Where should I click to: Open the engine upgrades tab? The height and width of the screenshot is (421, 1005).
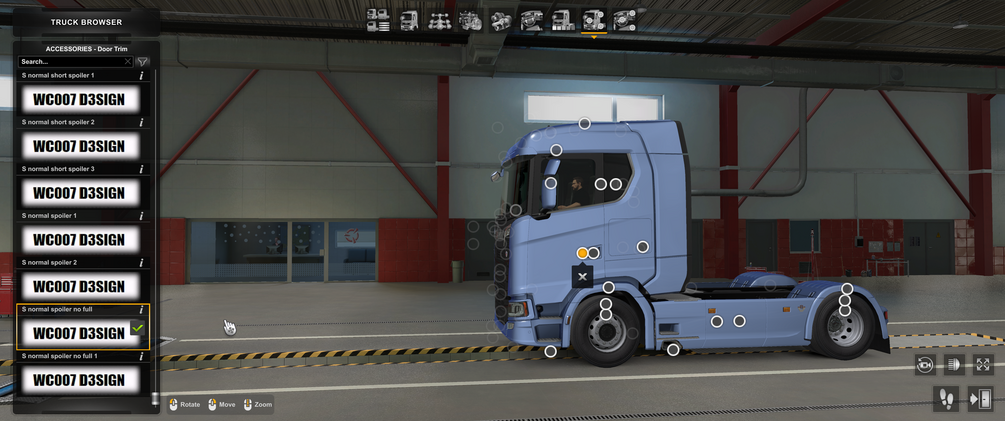point(470,19)
